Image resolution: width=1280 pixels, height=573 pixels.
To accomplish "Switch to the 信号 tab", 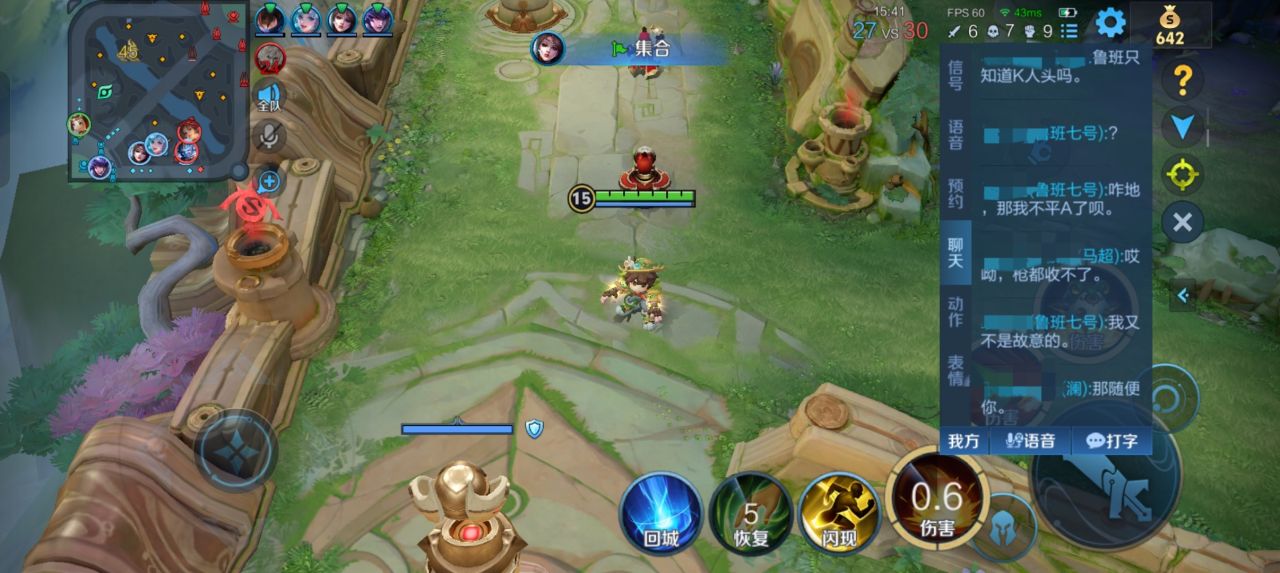I will [955, 74].
